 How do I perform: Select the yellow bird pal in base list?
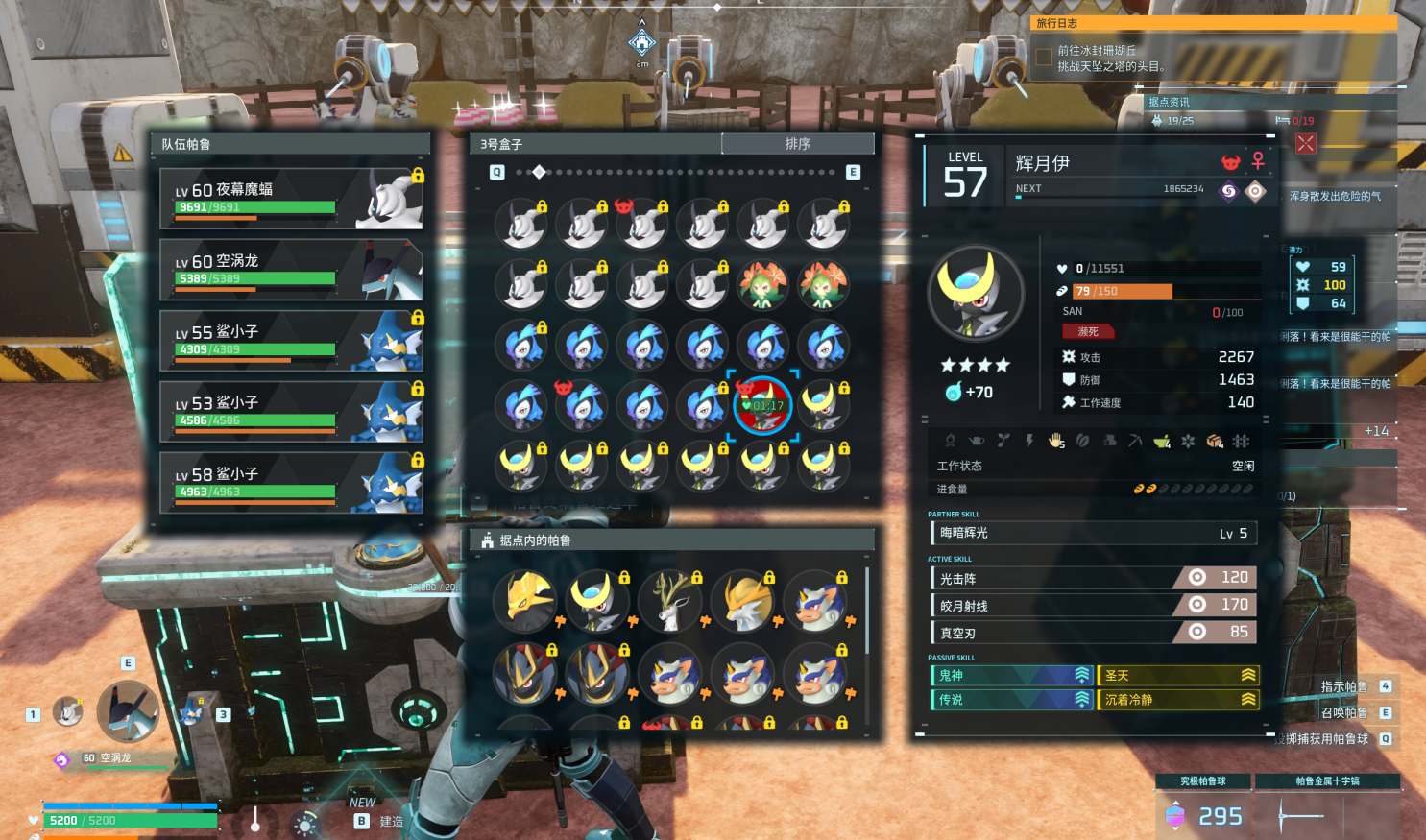coord(526,600)
